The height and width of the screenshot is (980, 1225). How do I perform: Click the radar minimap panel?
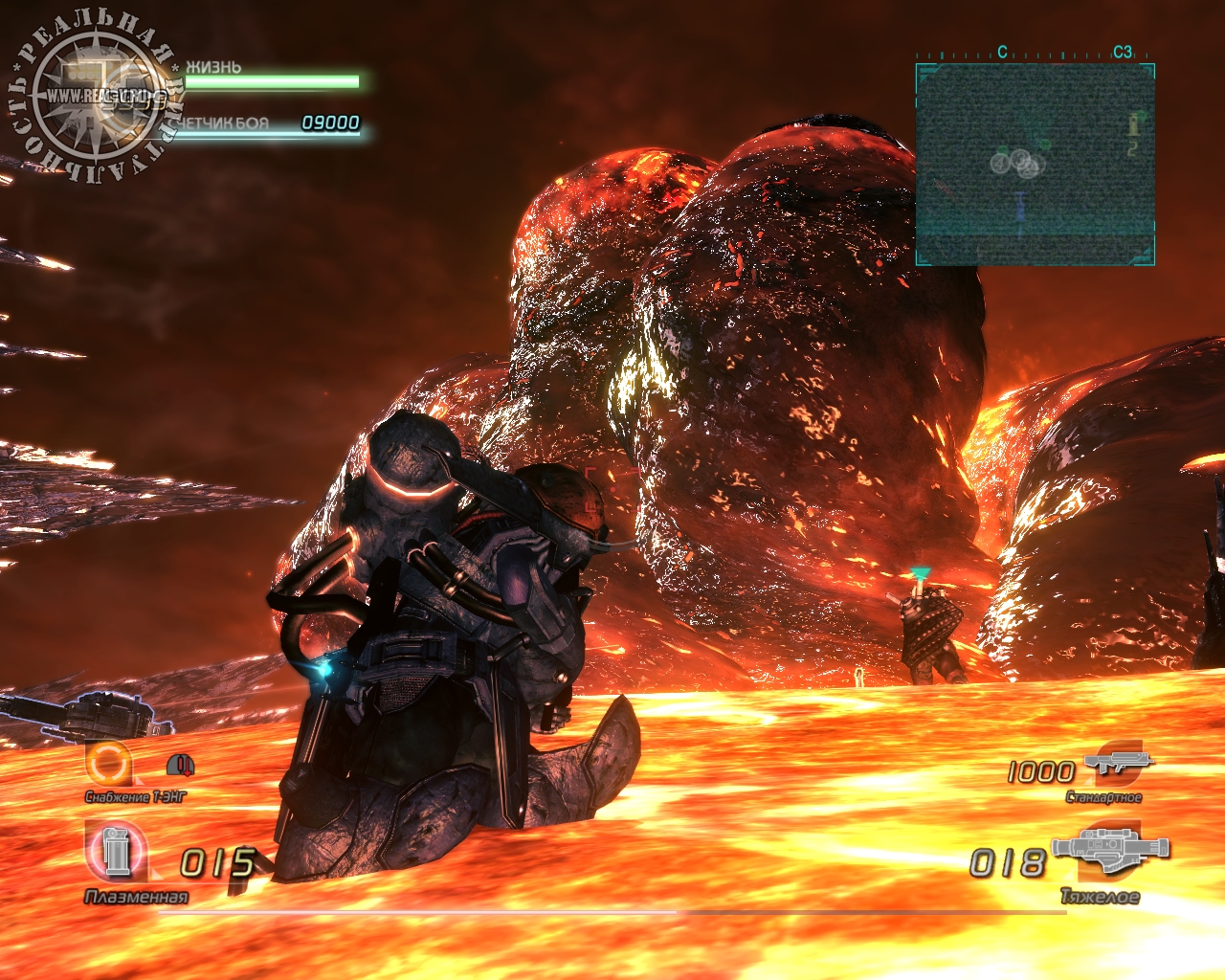pyautogui.click(x=1035, y=165)
